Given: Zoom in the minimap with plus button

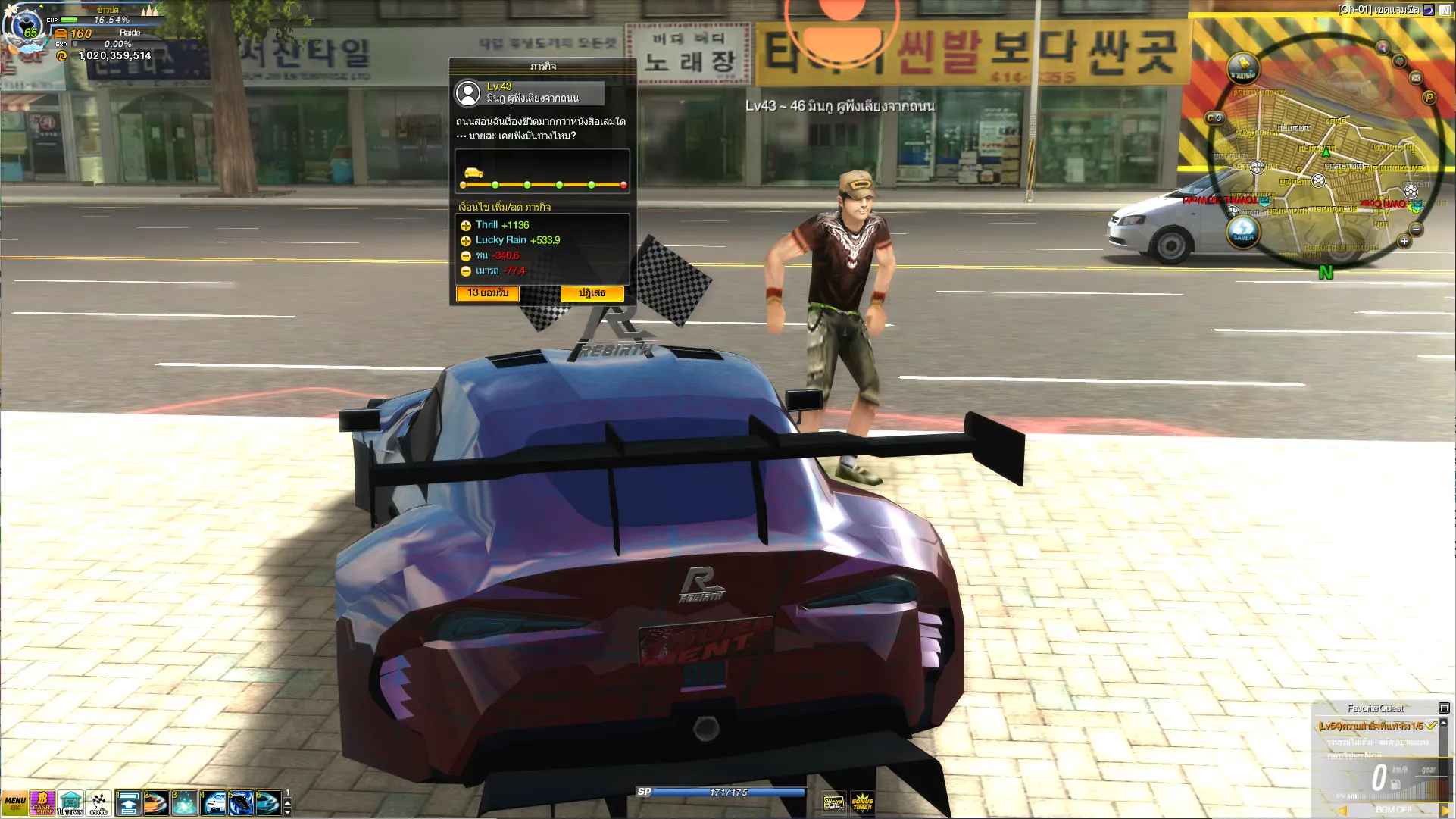Looking at the screenshot, I should pyautogui.click(x=1404, y=242).
